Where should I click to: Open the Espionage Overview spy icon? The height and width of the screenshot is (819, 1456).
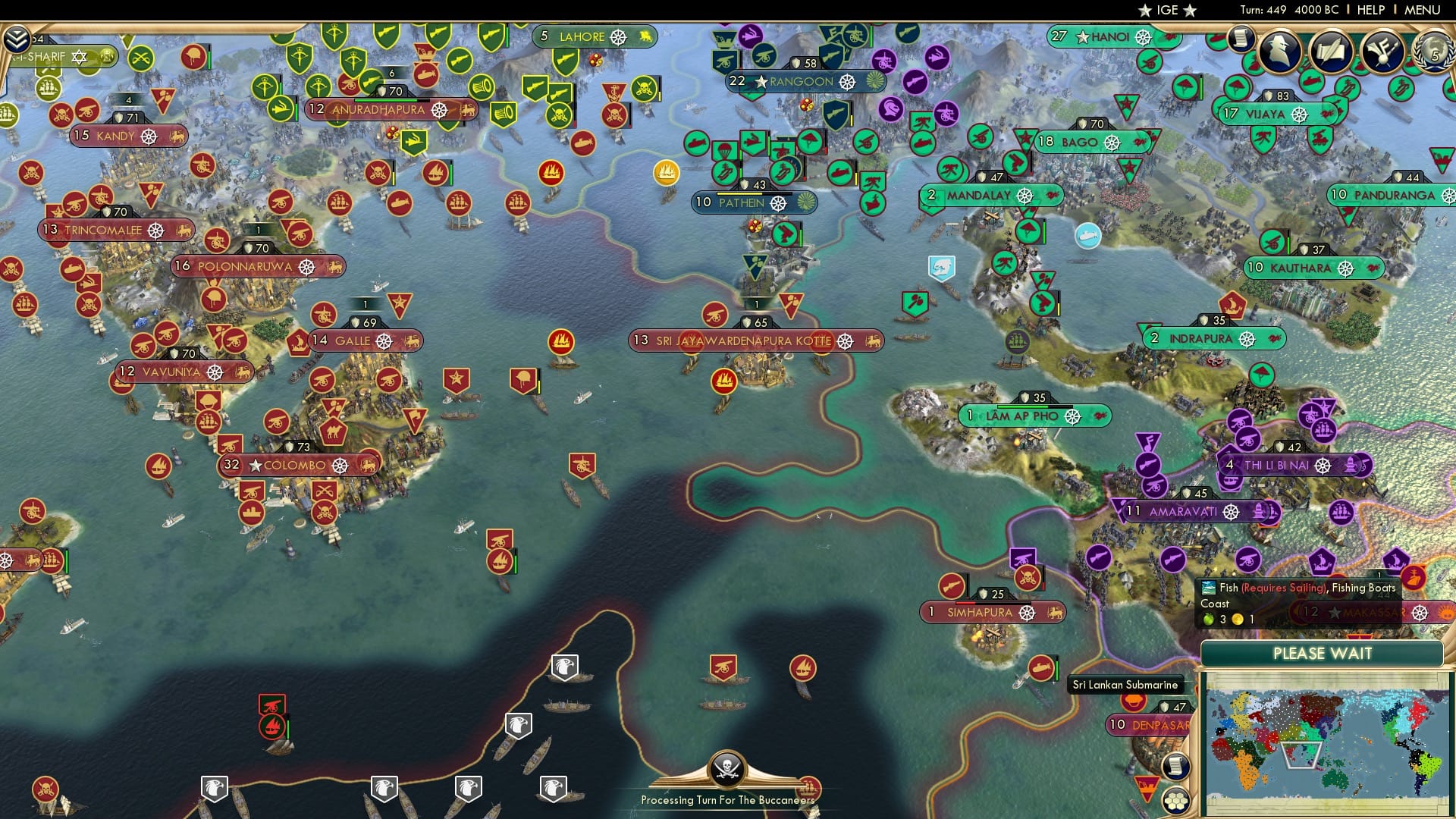click(x=1279, y=49)
